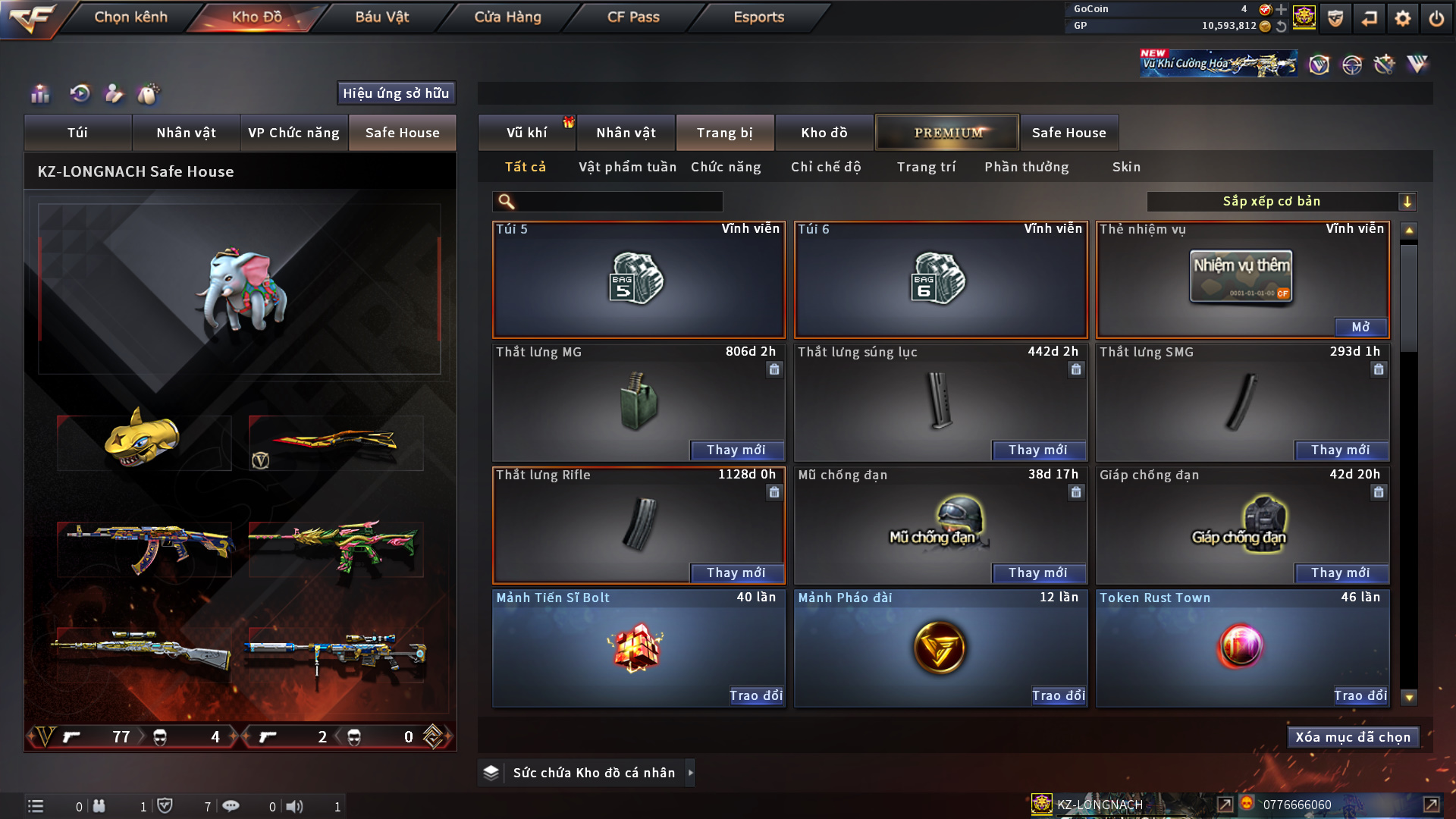Click Xóa mục đã chọn button

(x=1353, y=737)
